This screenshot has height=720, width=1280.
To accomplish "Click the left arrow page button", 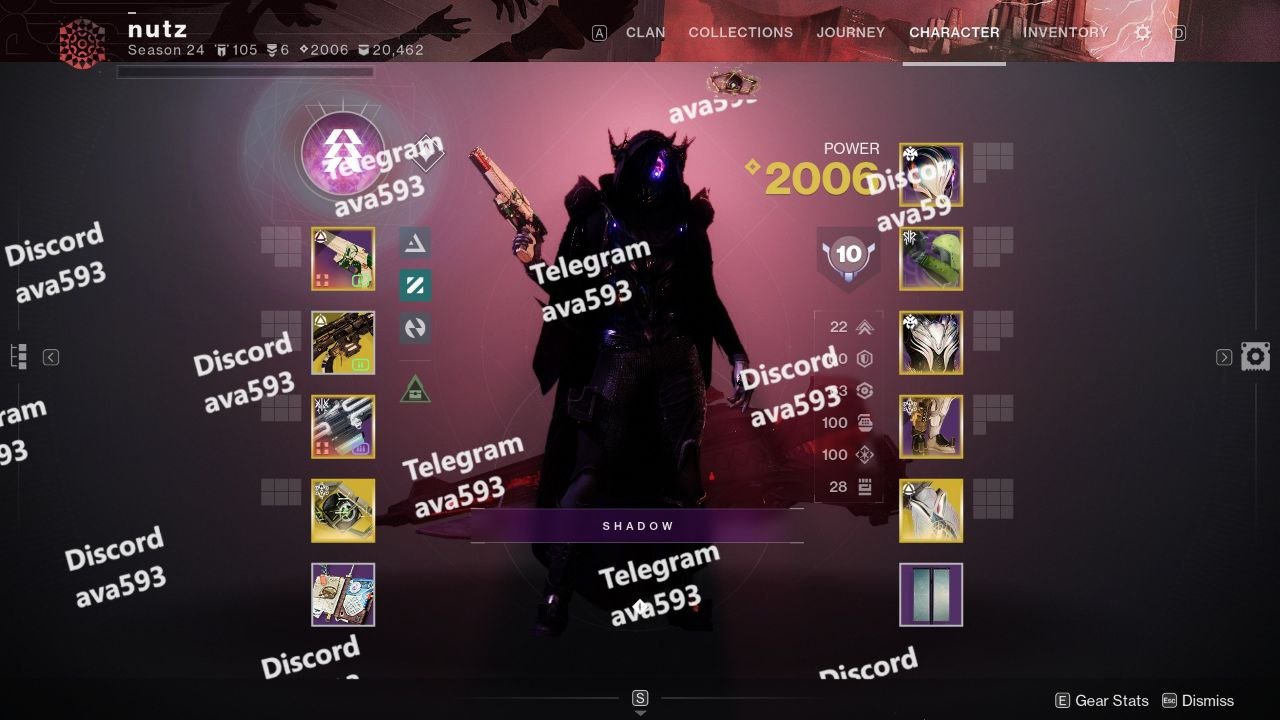I will (51, 357).
